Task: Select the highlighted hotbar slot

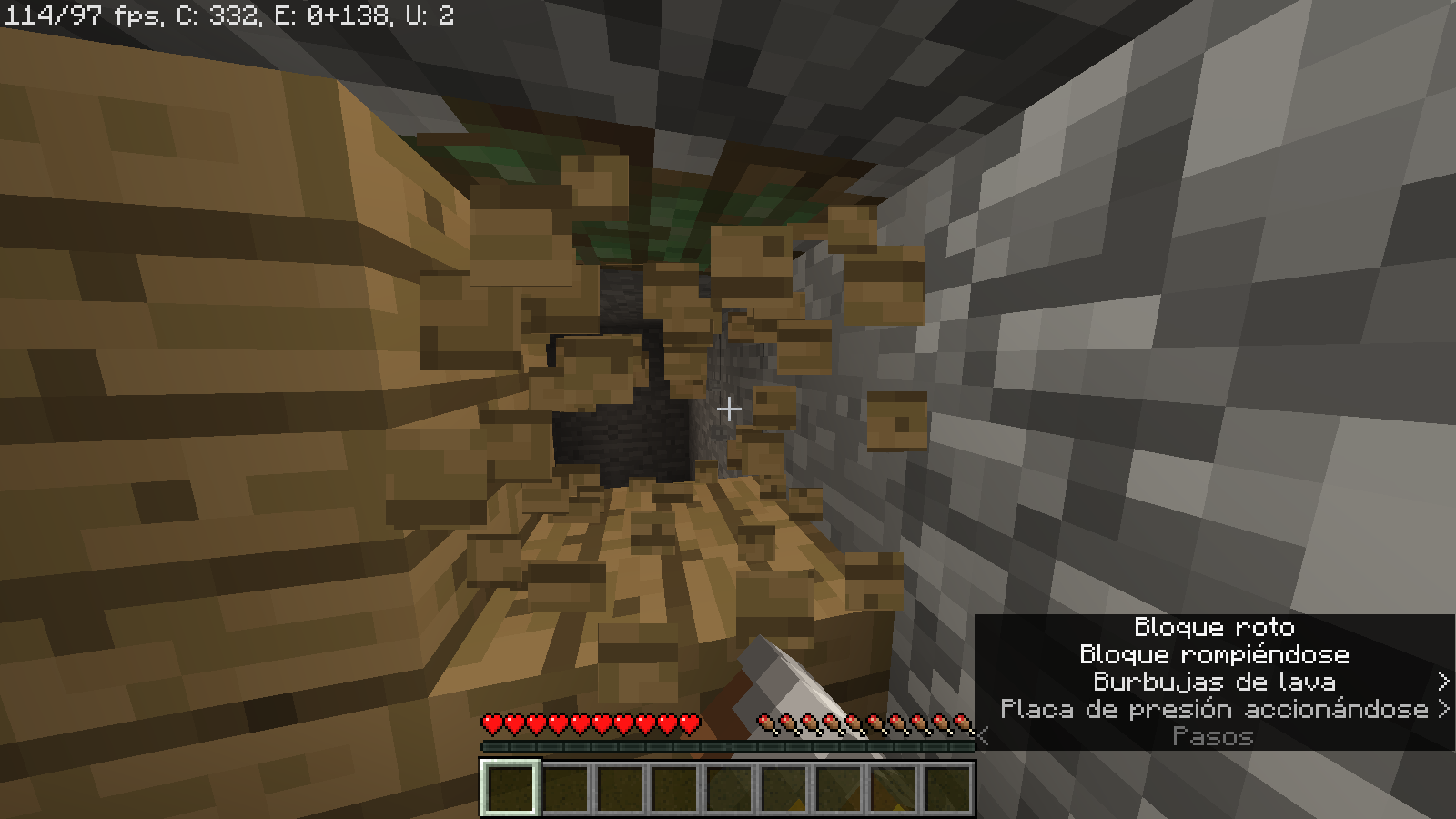Action: tap(510, 788)
